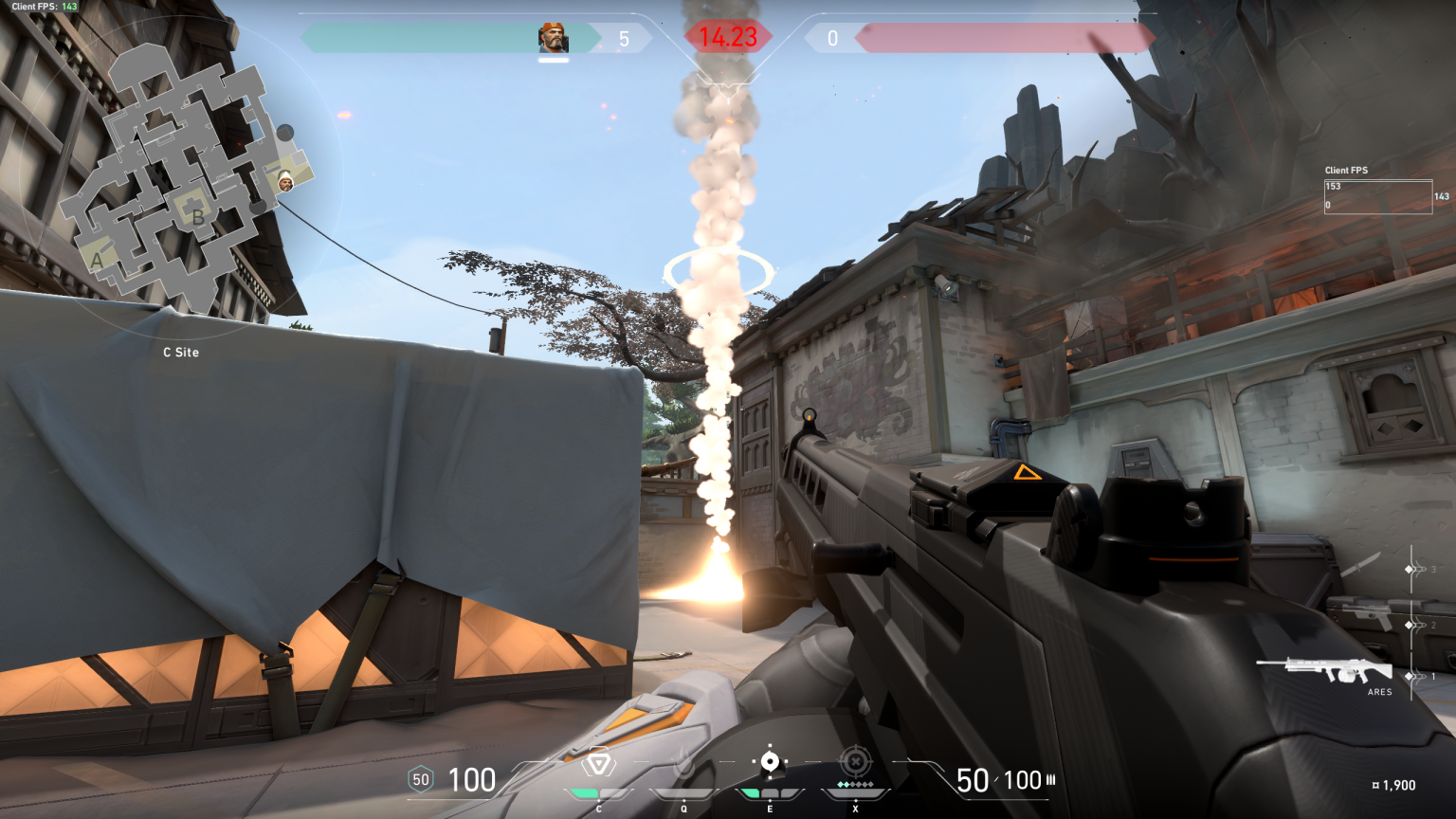
Task: Click the crosshair reticle at screen center
Action: (x=728, y=409)
